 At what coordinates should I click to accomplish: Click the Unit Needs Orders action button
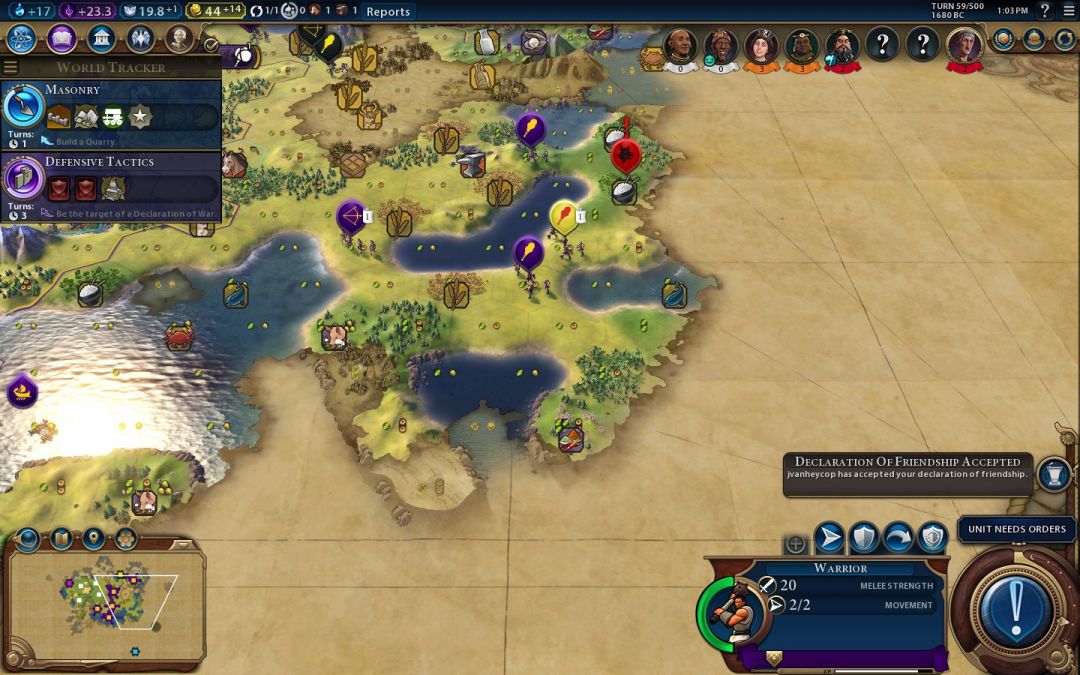[x=1015, y=608]
